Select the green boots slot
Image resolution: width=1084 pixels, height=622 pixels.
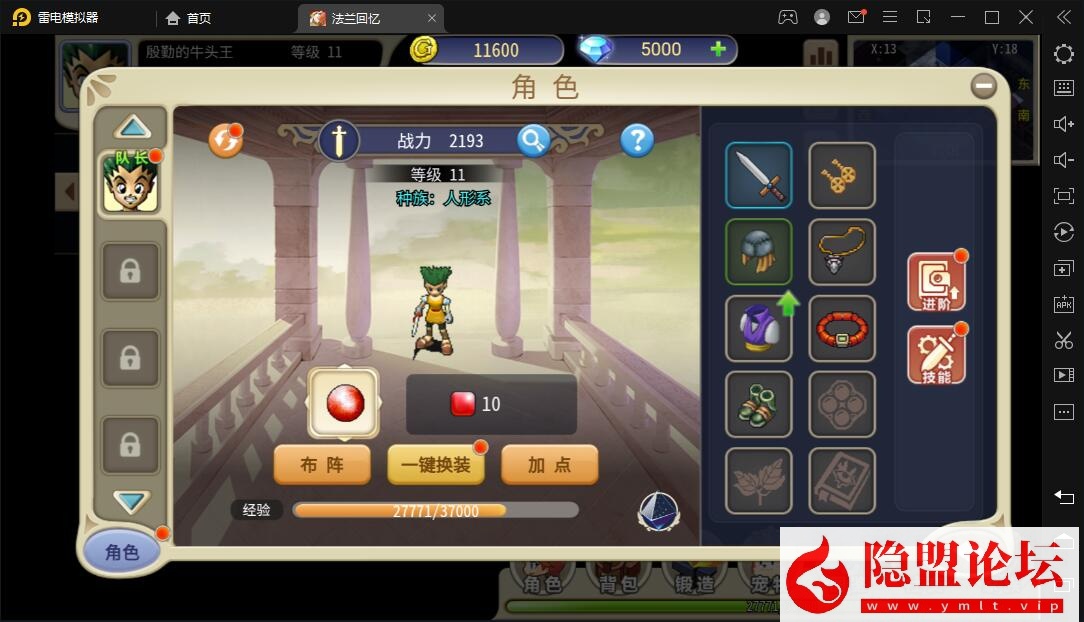(758, 404)
